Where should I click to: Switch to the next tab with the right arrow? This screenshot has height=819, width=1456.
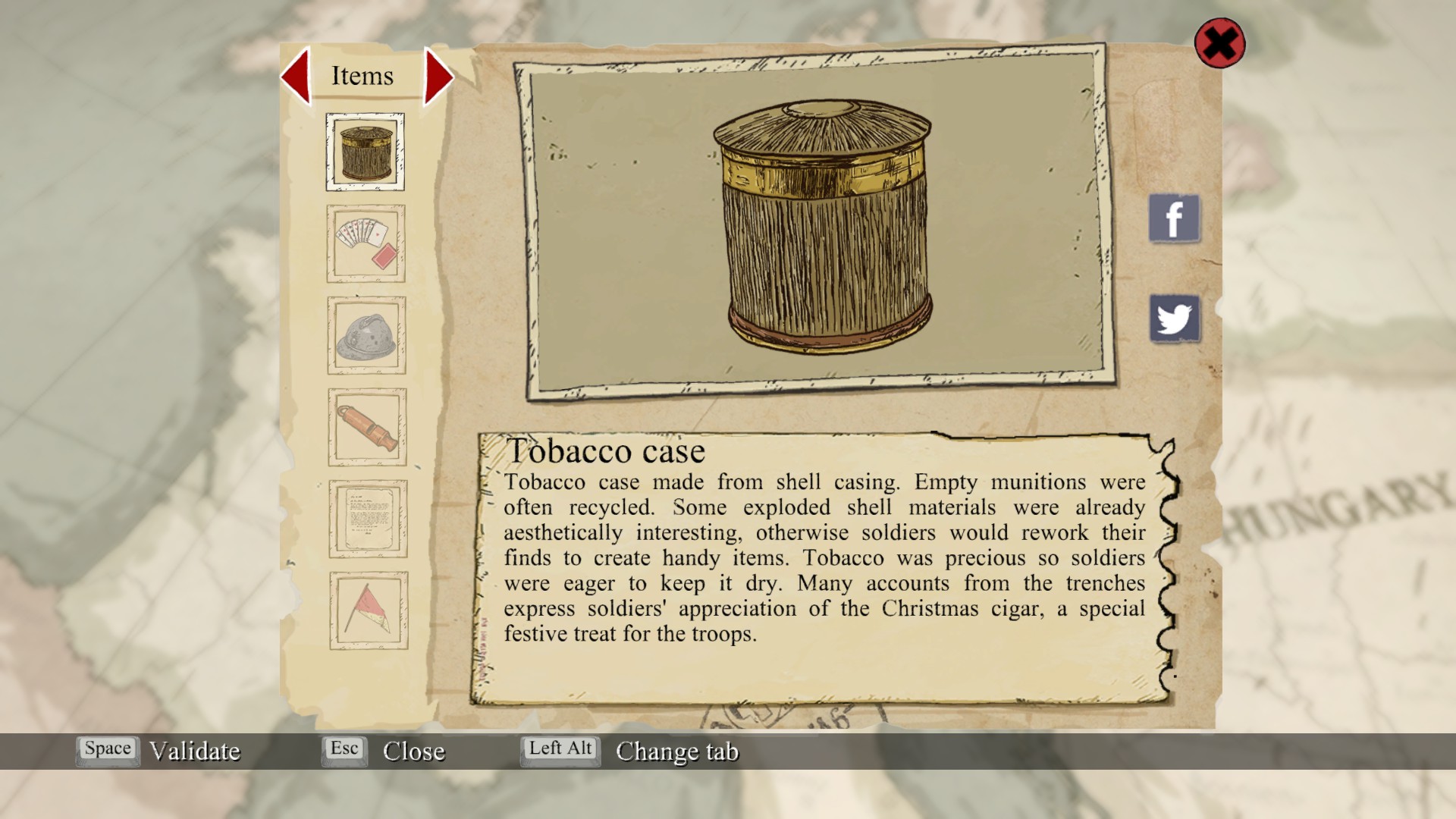coord(438,76)
